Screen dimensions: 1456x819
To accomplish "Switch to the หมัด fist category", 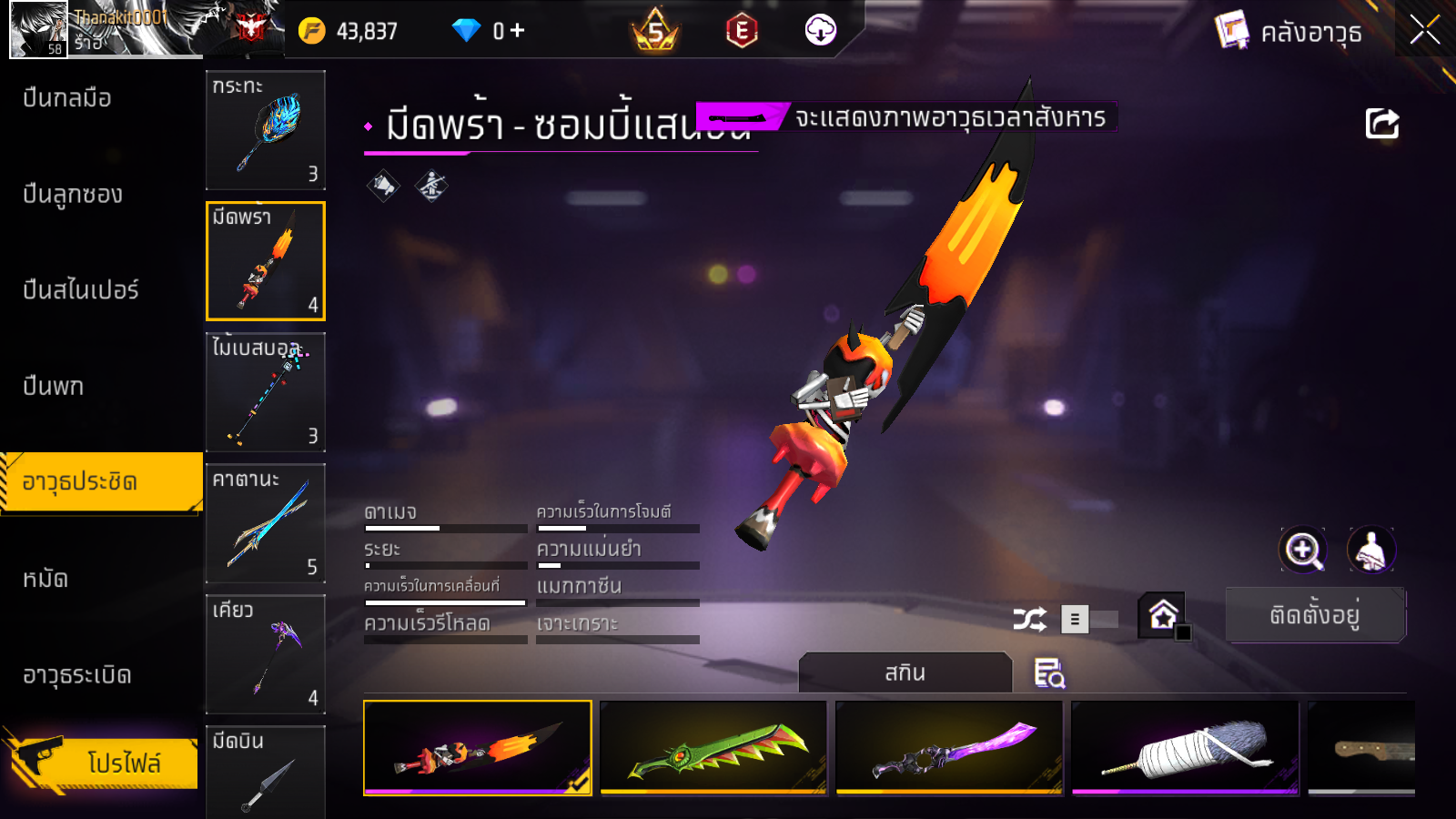I will point(45,579).
